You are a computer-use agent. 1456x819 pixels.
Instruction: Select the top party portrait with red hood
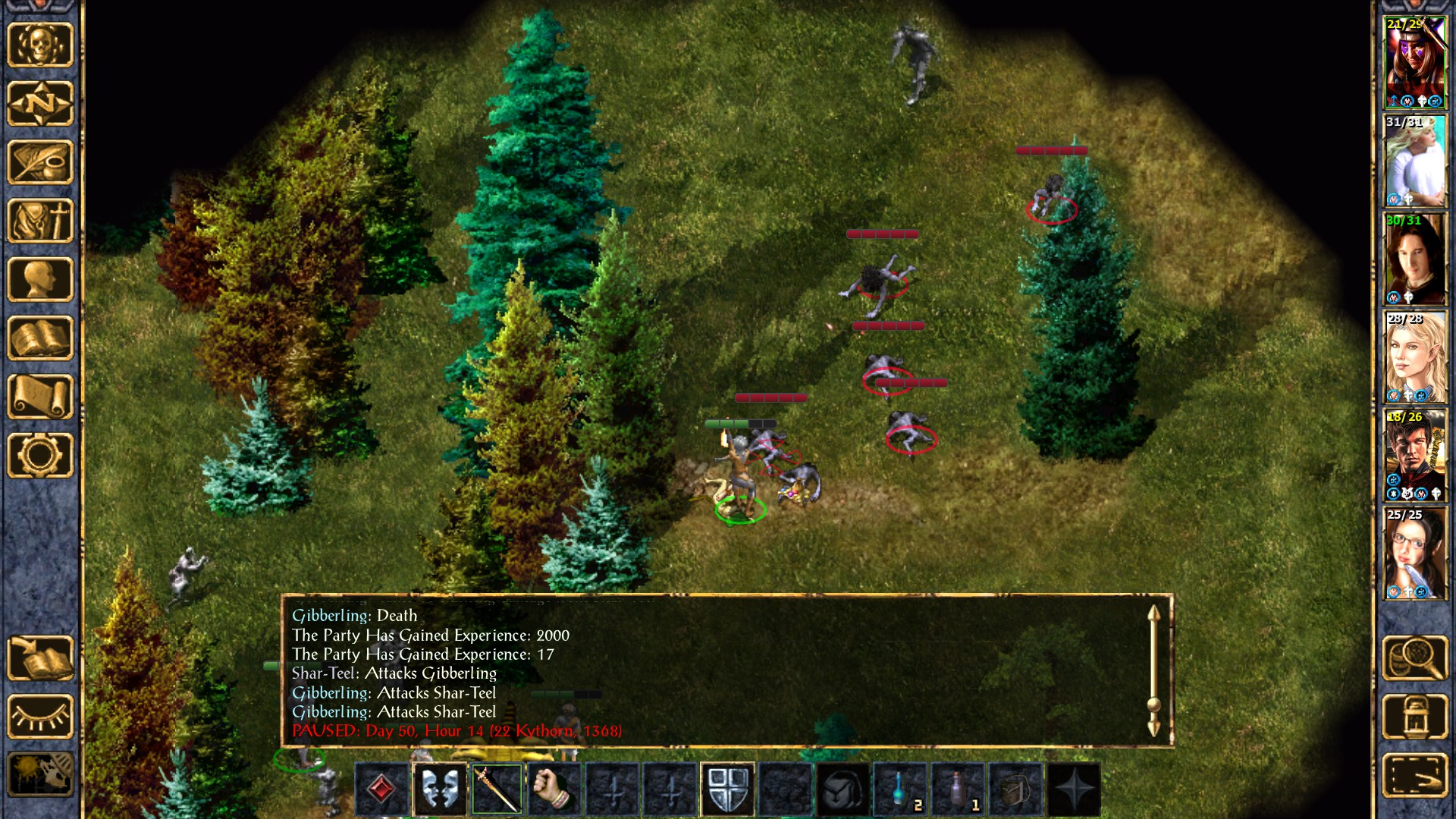click(1414, 64)
